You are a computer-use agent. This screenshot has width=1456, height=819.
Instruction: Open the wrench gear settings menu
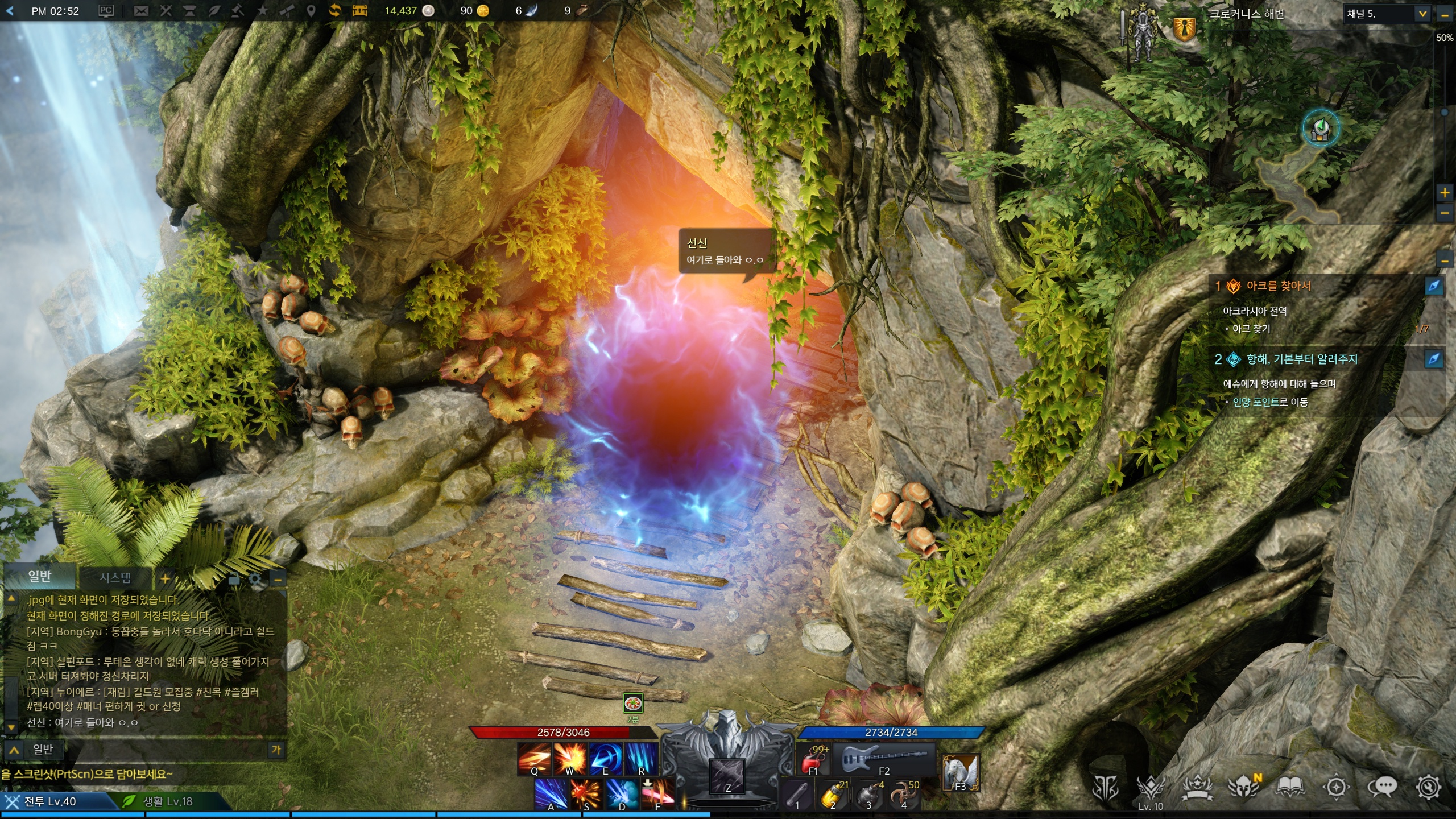pos(1429,787)
